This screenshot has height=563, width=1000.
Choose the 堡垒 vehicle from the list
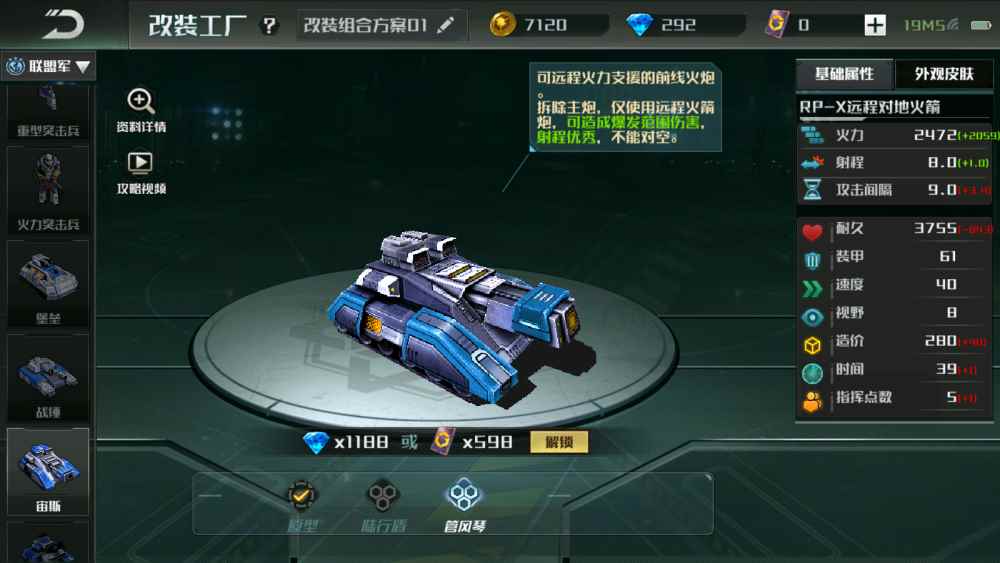click(x=48, y=283)
